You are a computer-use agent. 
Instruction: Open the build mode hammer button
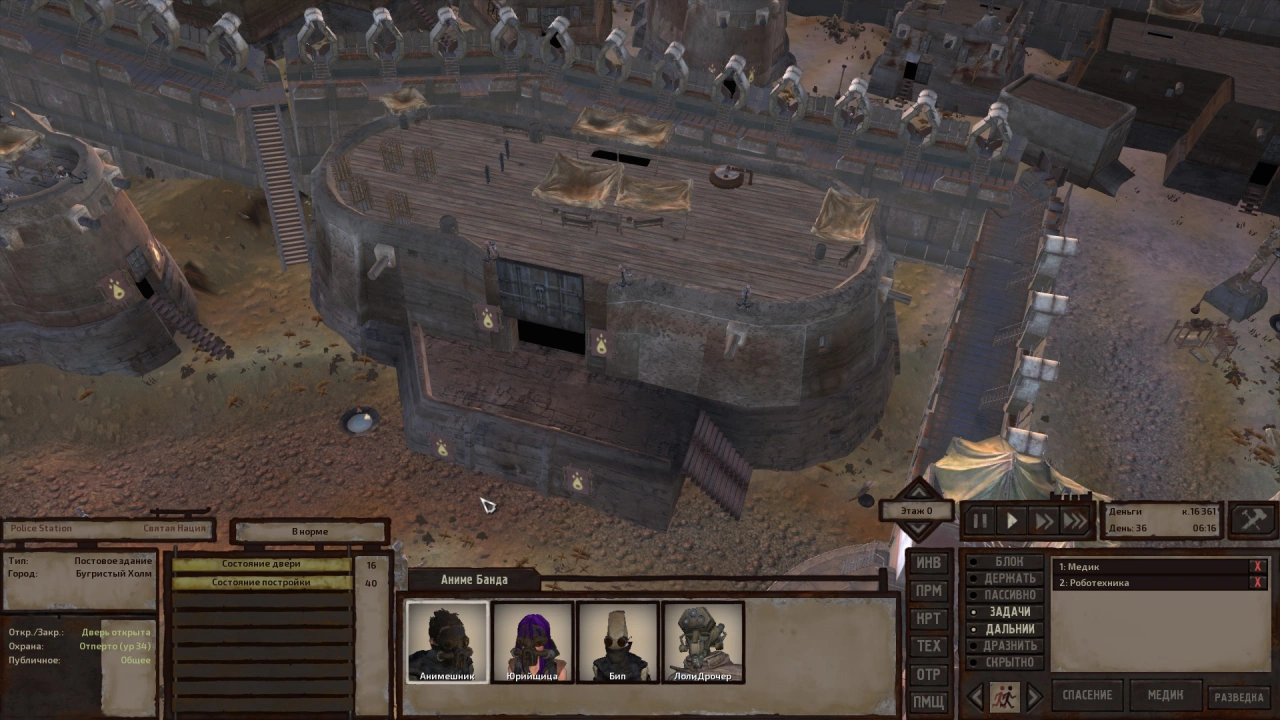1253,519
